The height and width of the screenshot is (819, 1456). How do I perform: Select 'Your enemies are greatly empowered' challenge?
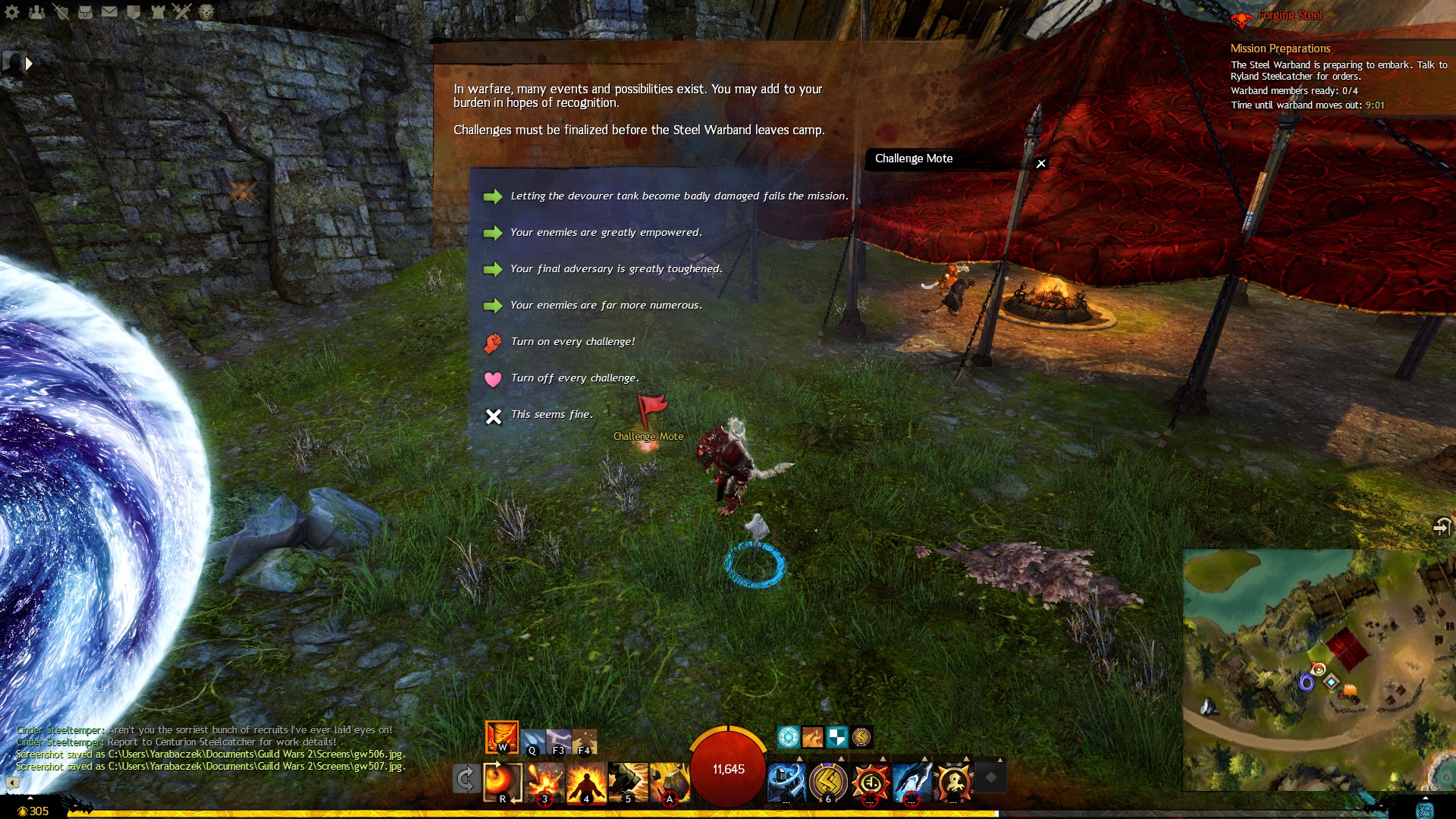point(606,233)
